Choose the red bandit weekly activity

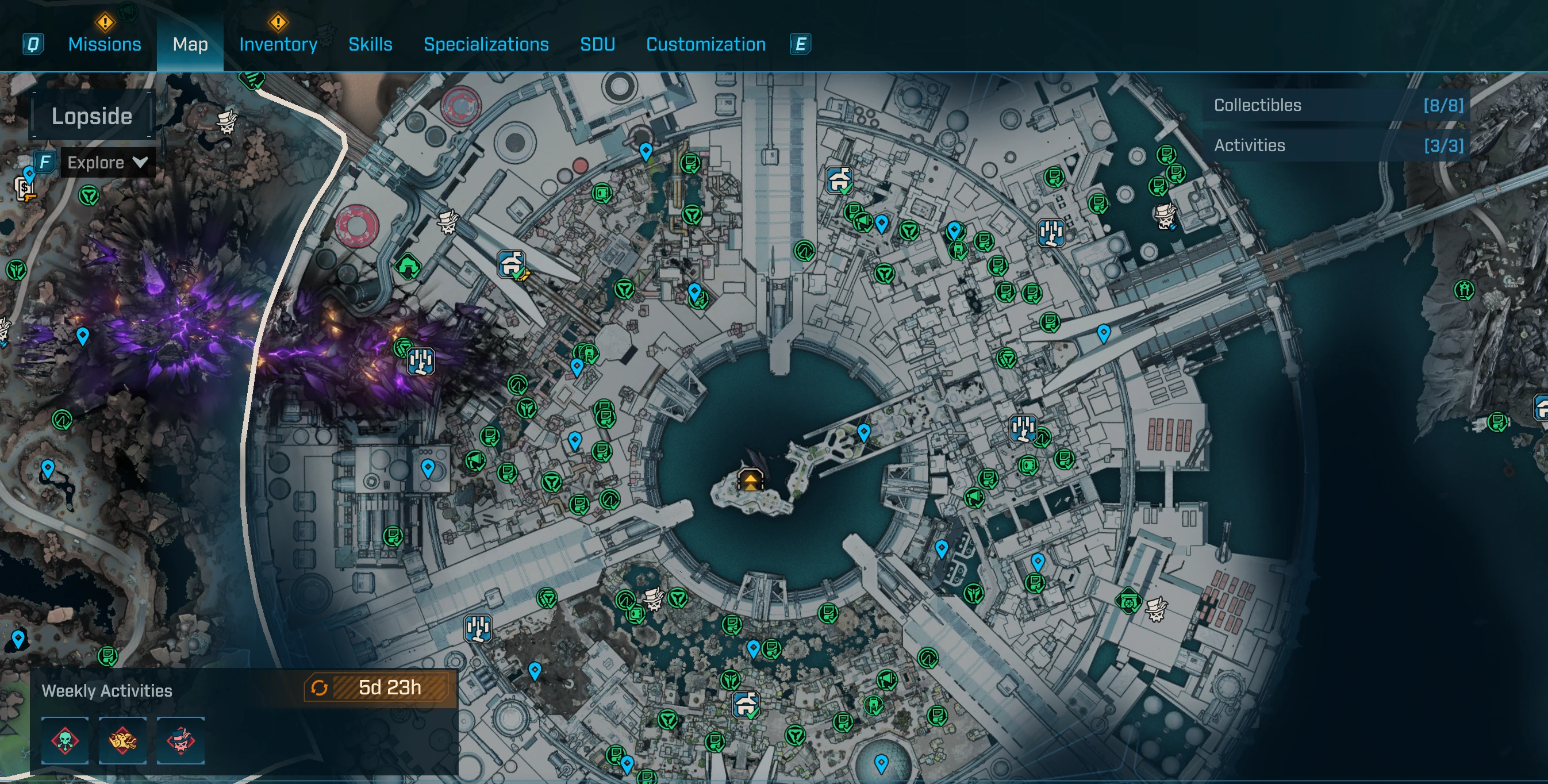(x=180, y=740)
